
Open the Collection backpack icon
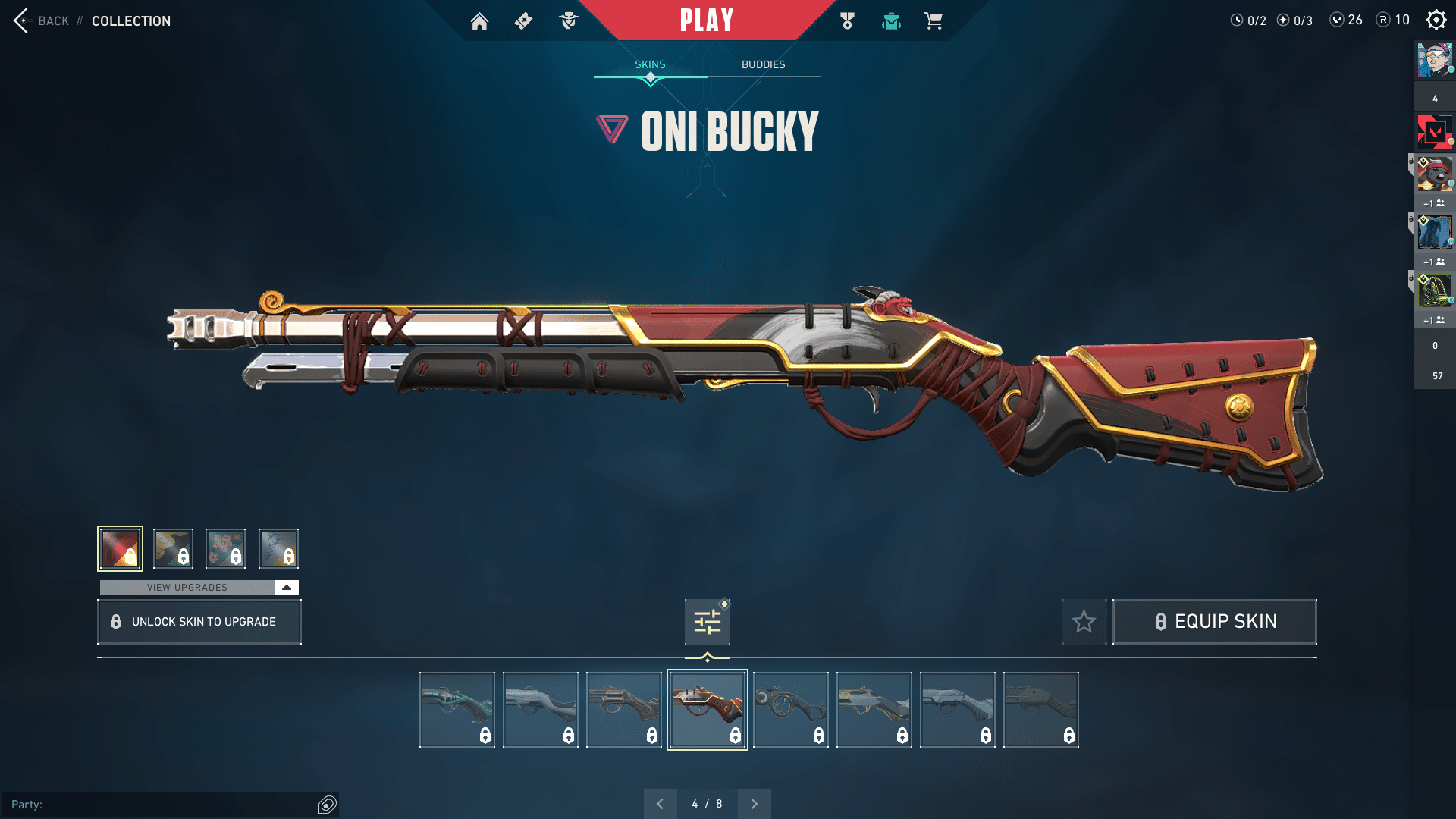[891, 21]
